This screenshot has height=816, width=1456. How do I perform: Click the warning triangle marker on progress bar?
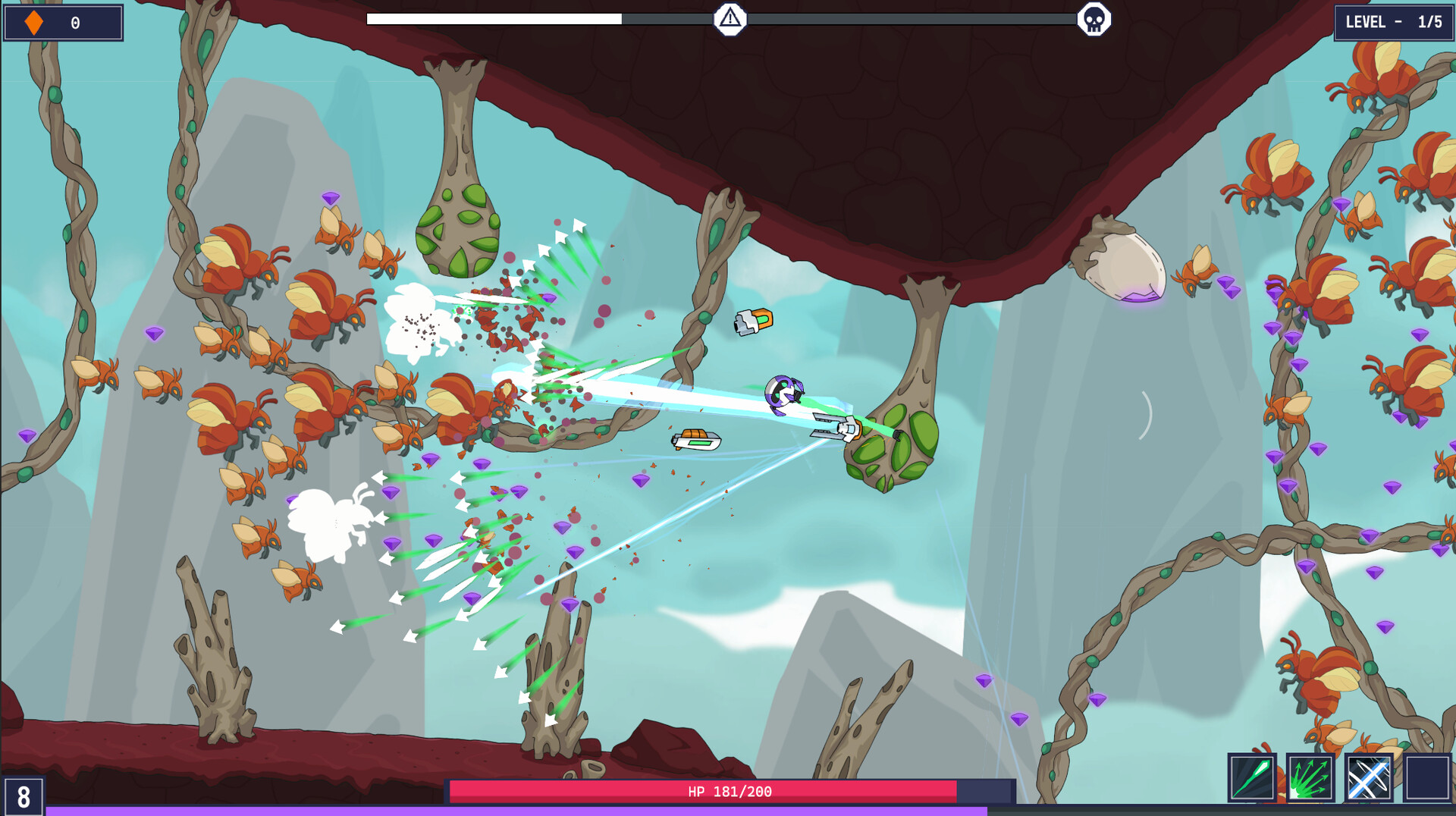730,18
